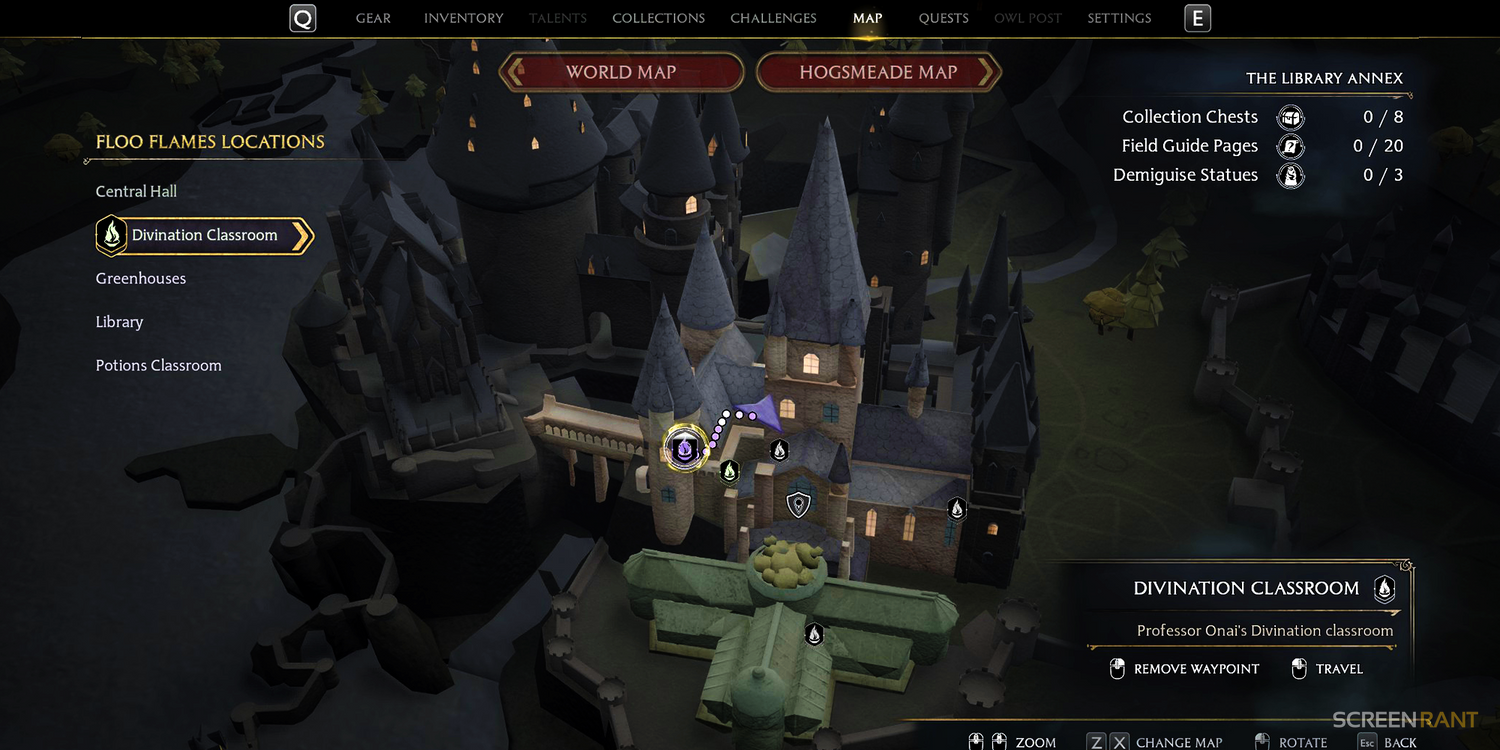Go to the Challenges tab
The height and width of the screenshot is (750, 1500).
click(773, 18)
